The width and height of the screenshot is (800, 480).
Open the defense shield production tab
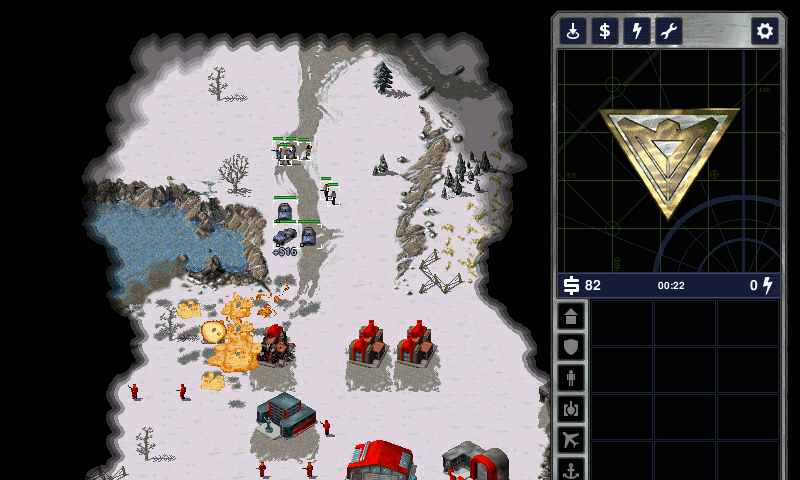point(571,347)
